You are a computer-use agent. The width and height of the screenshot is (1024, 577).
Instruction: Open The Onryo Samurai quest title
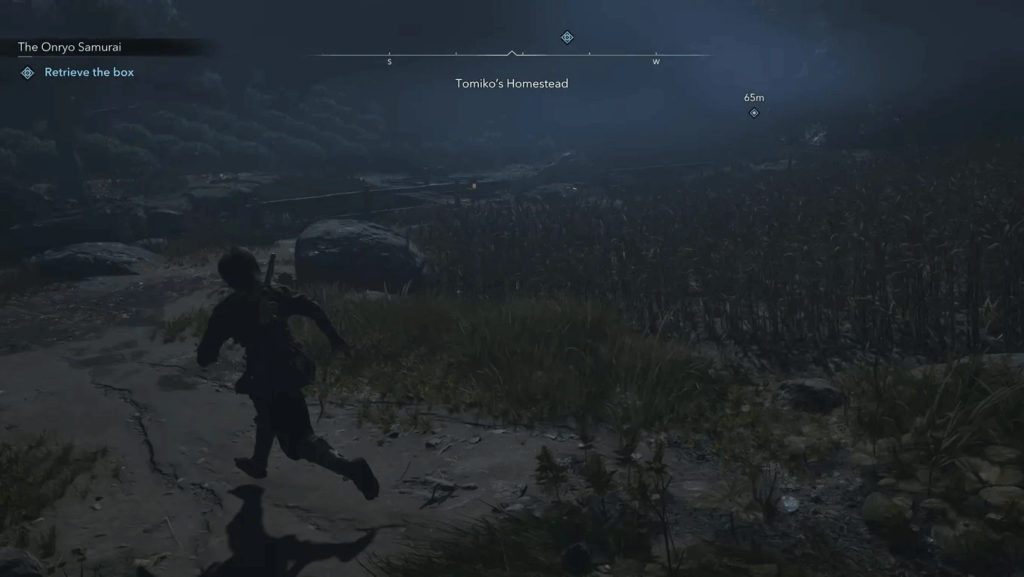pyautogui.click(x=69, y=47)
